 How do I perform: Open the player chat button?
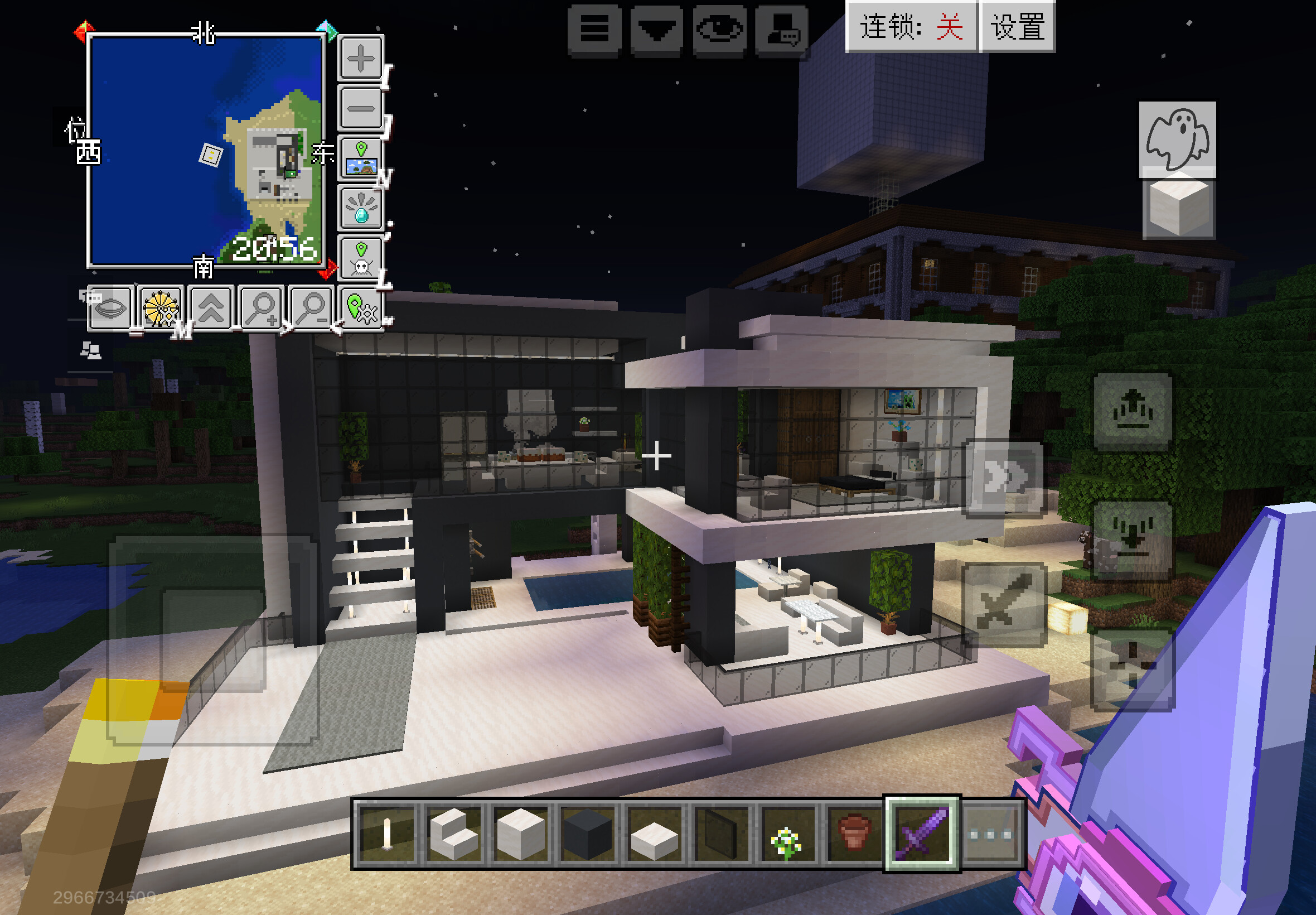coord(782,30)
